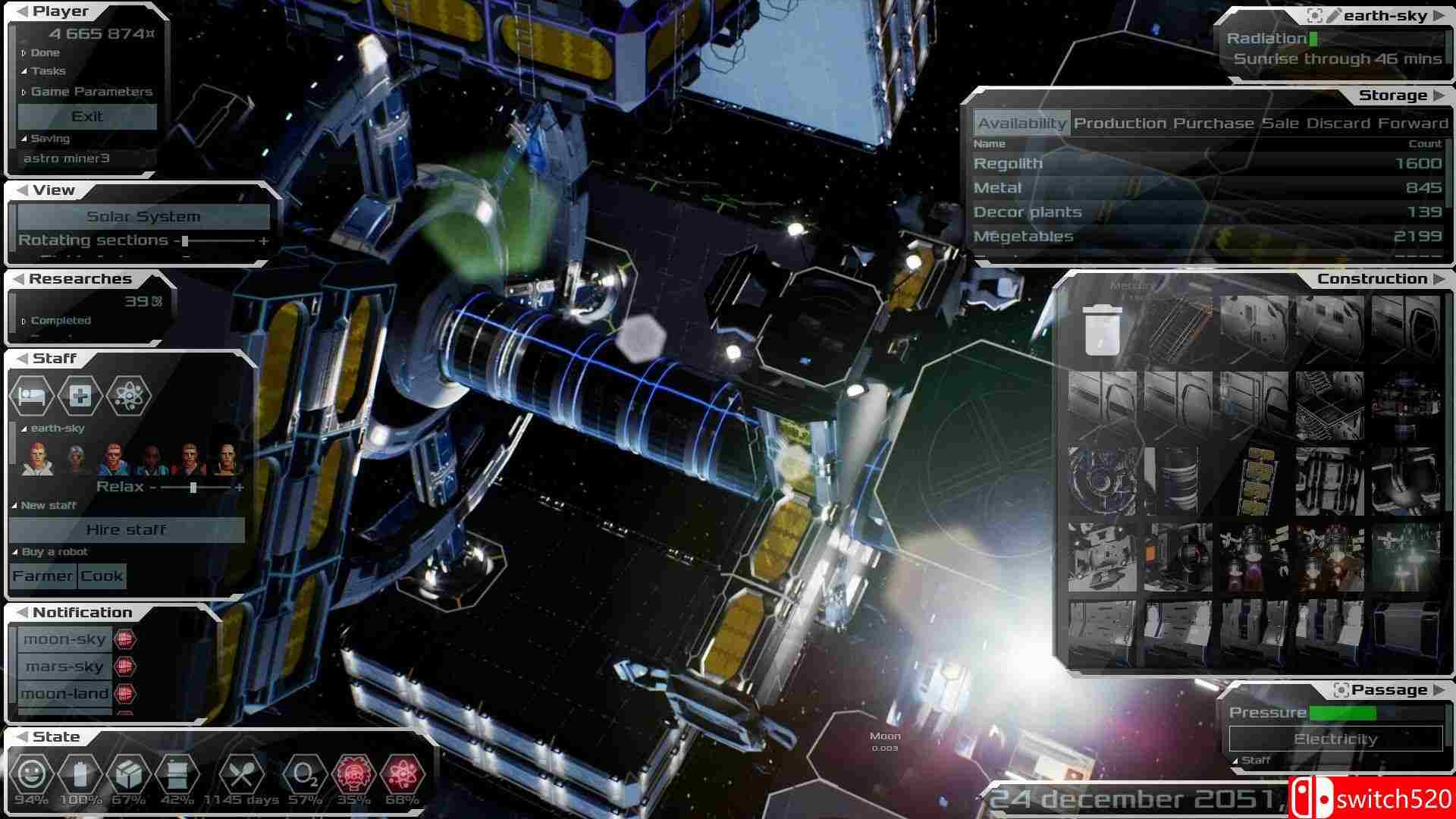Adjust the Relax slider in Staff panel

point(196,487)
